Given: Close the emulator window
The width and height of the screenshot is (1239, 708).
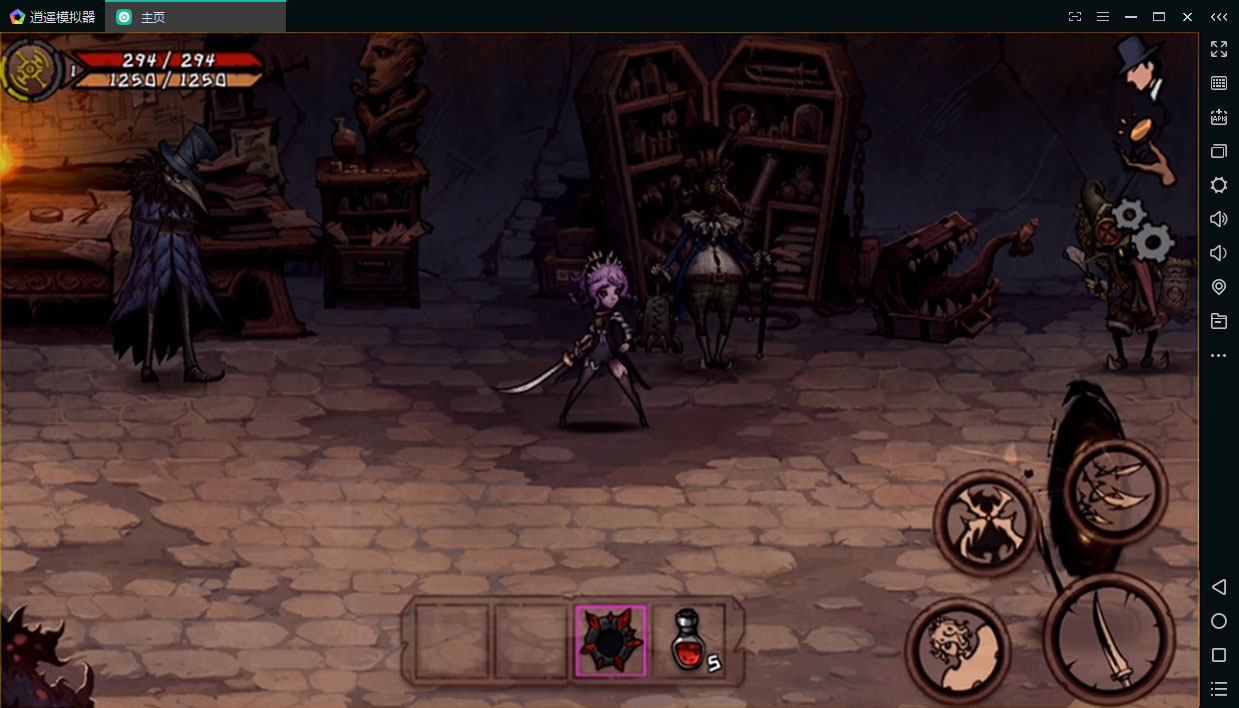Looking at the screenshot, I should tap(1187, 17).
